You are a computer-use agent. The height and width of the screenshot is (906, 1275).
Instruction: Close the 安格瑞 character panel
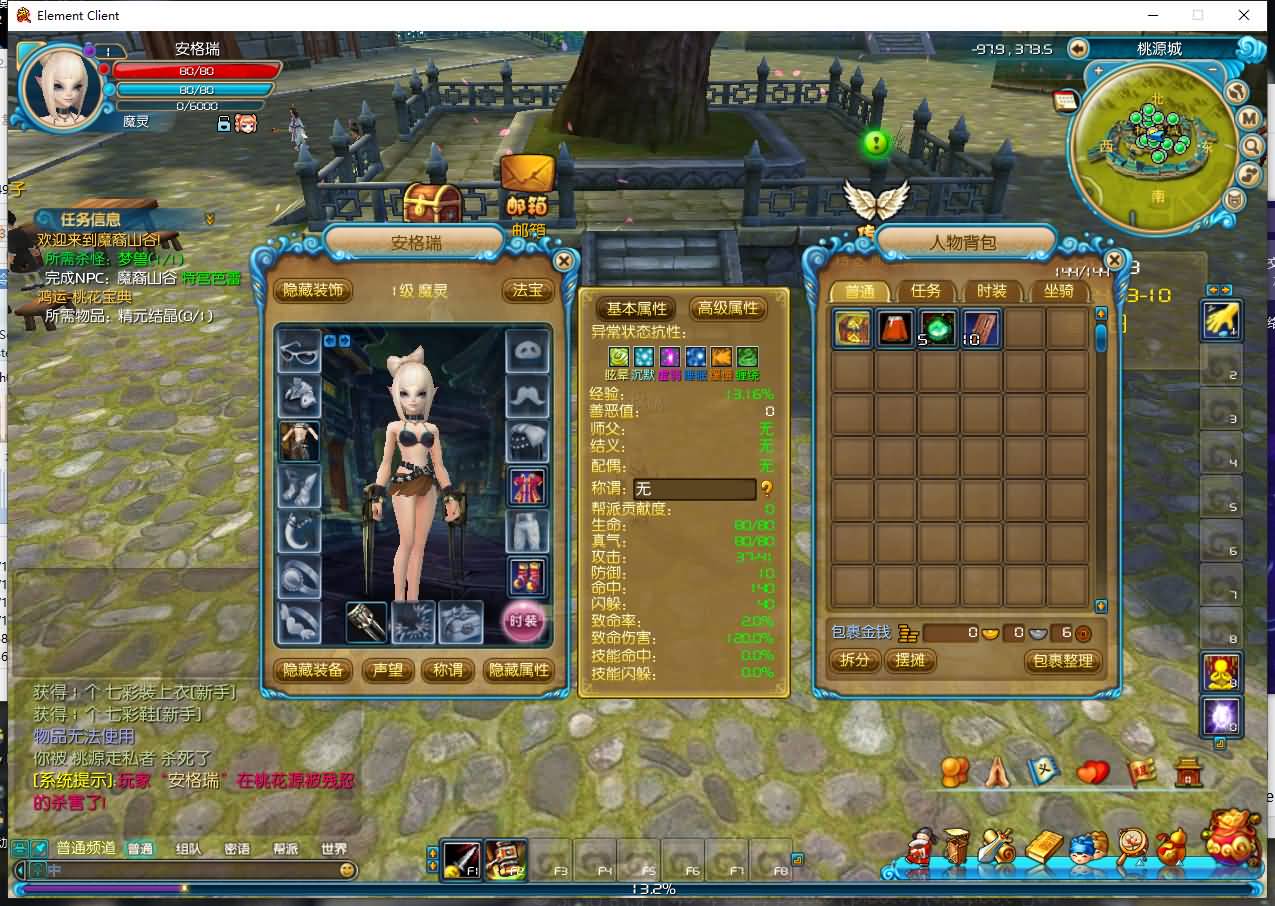tap(564, 261)
